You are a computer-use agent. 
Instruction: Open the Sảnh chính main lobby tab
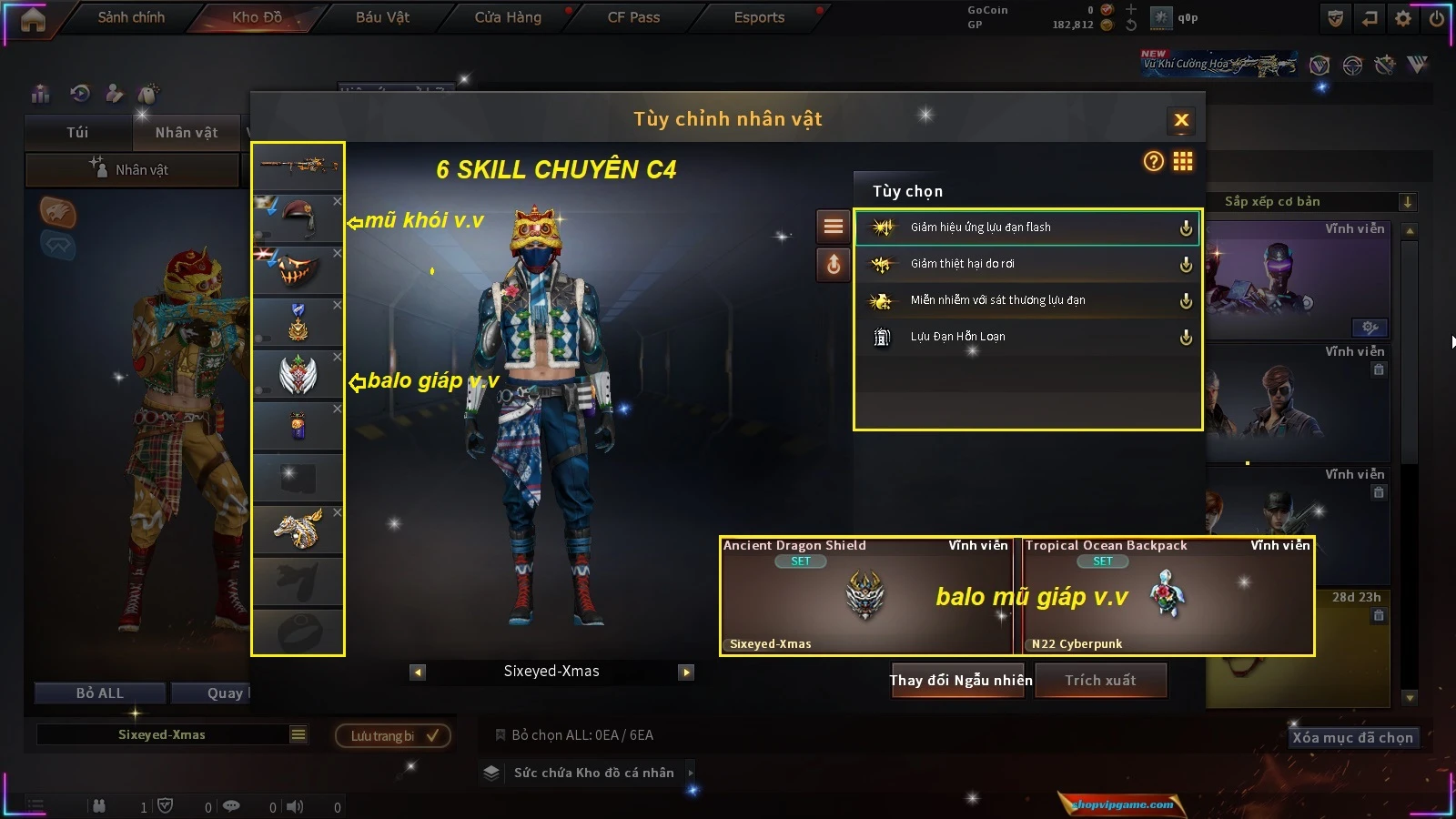click(x=131, y=17)
